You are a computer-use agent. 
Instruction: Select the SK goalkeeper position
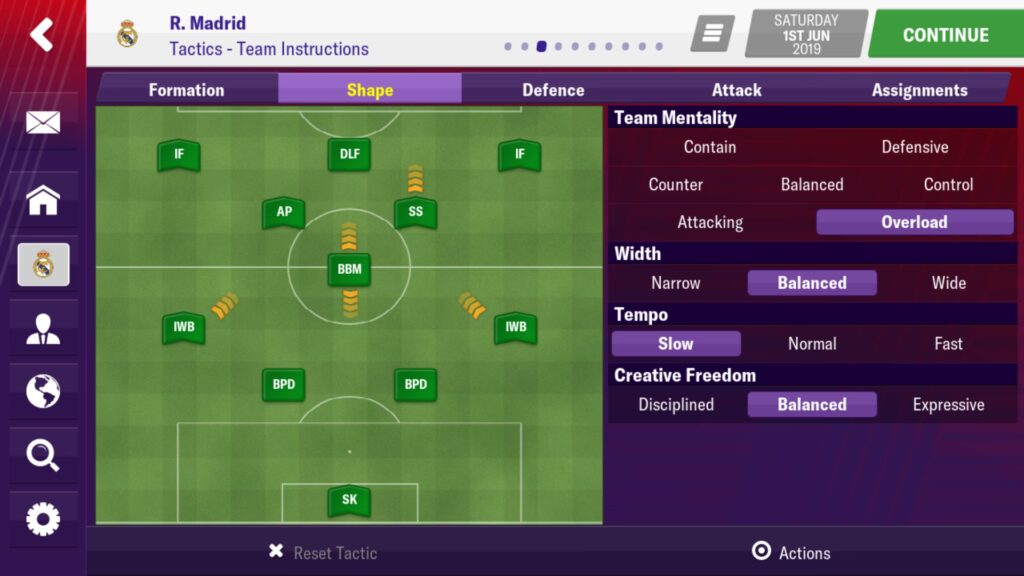pyautogui.click(x=349, y=500)
